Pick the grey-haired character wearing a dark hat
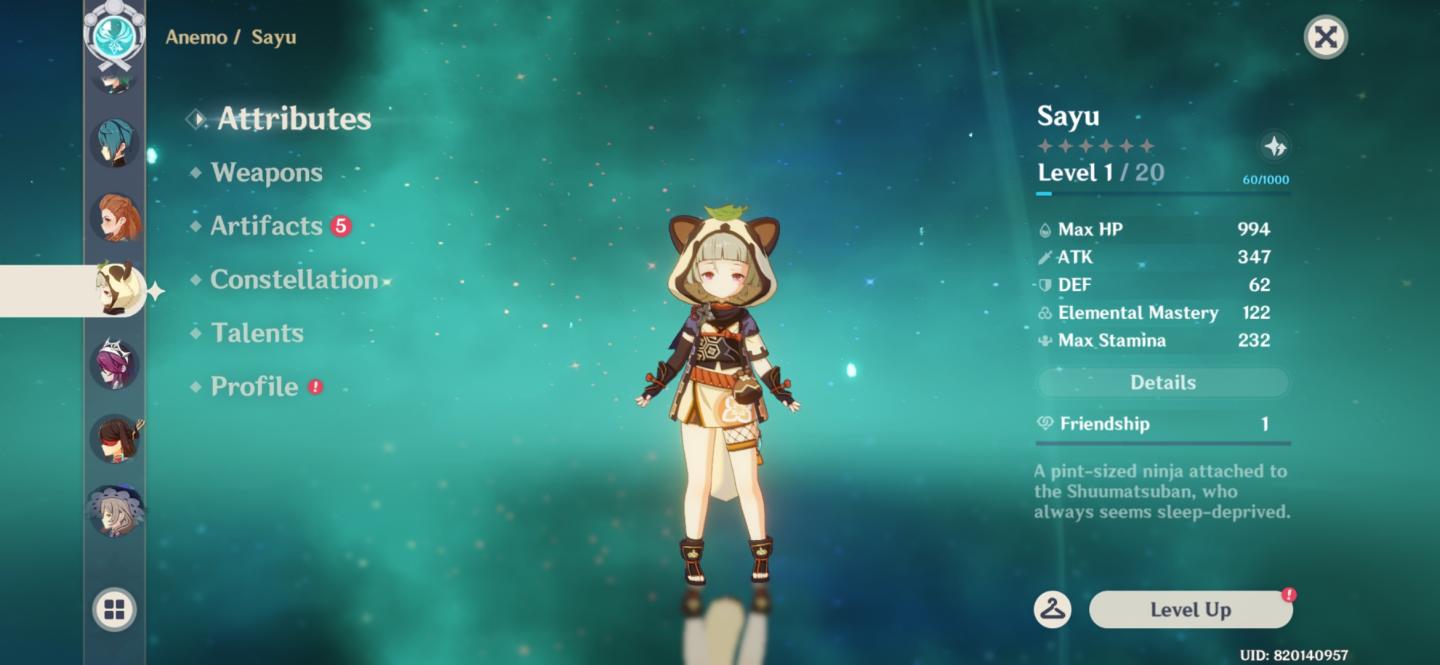 (115, 511)
